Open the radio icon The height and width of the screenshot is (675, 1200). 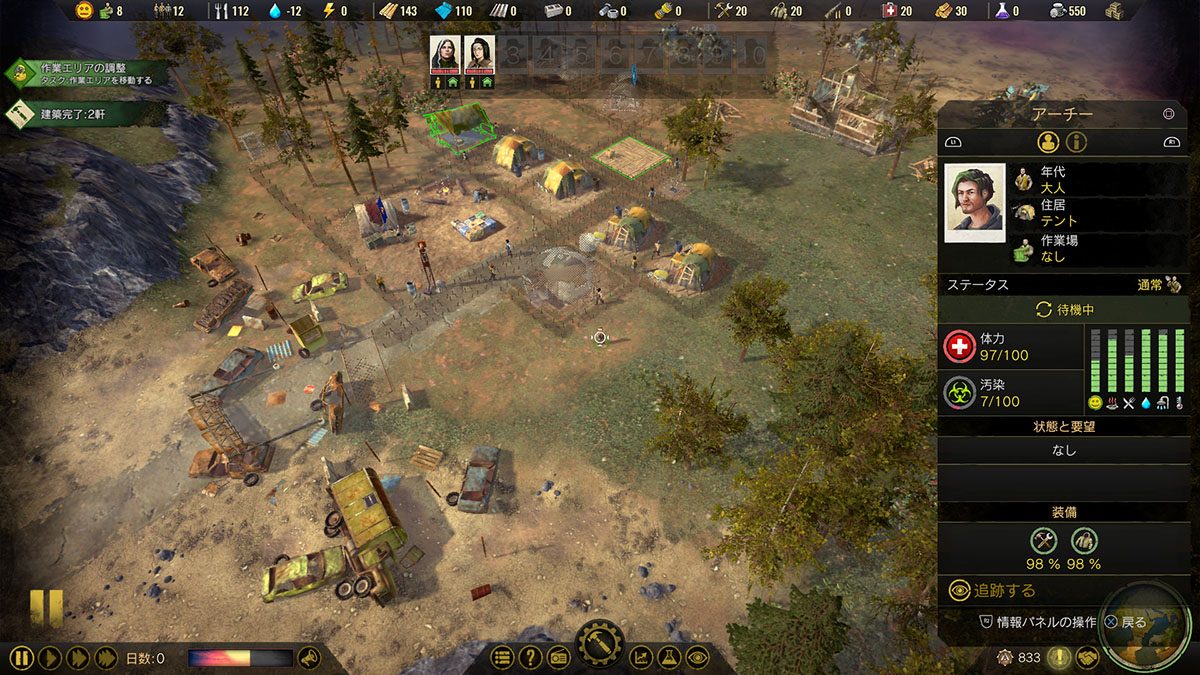pos(559,658)
